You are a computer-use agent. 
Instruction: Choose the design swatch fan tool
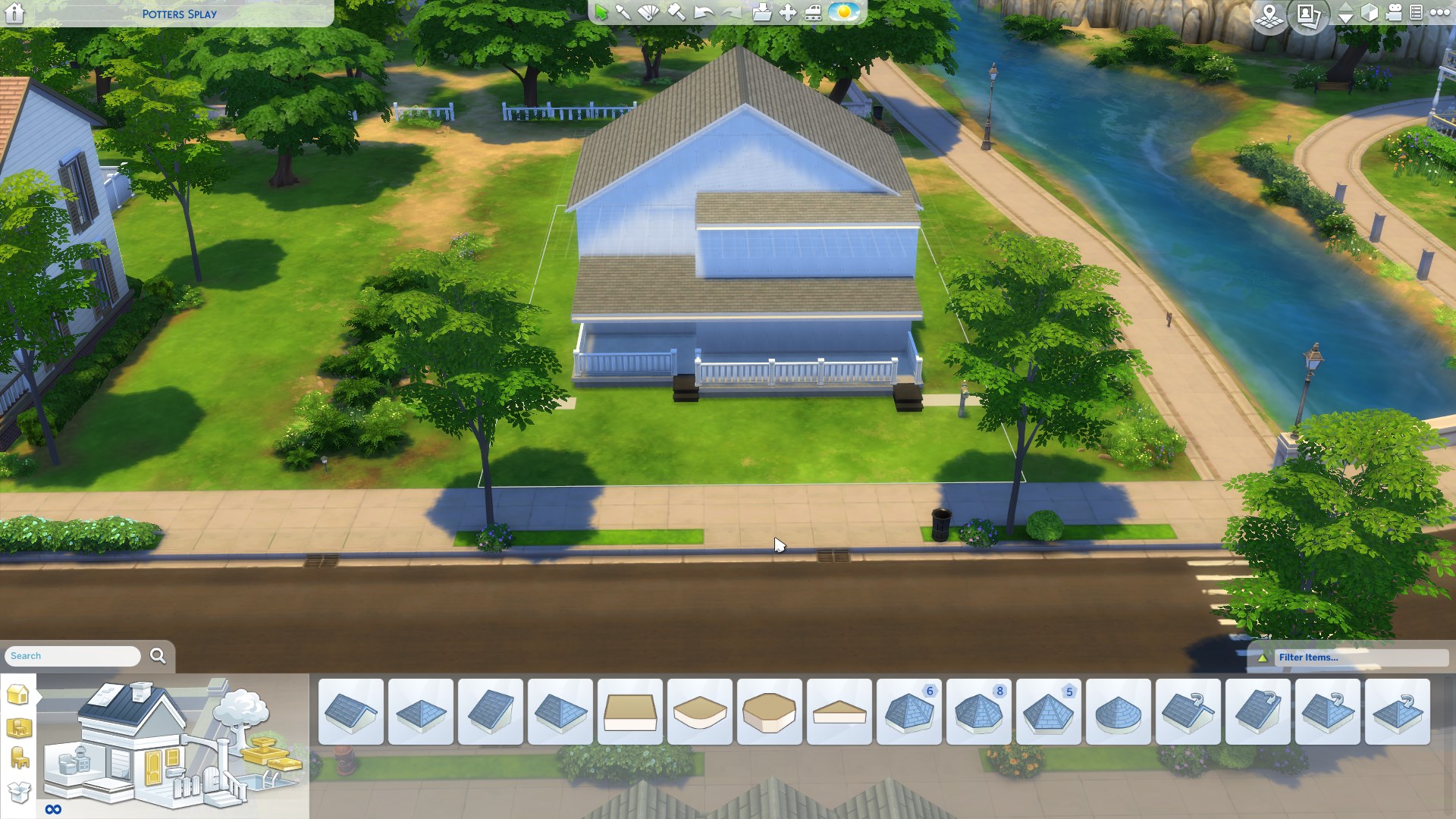[x=649, y=13]
